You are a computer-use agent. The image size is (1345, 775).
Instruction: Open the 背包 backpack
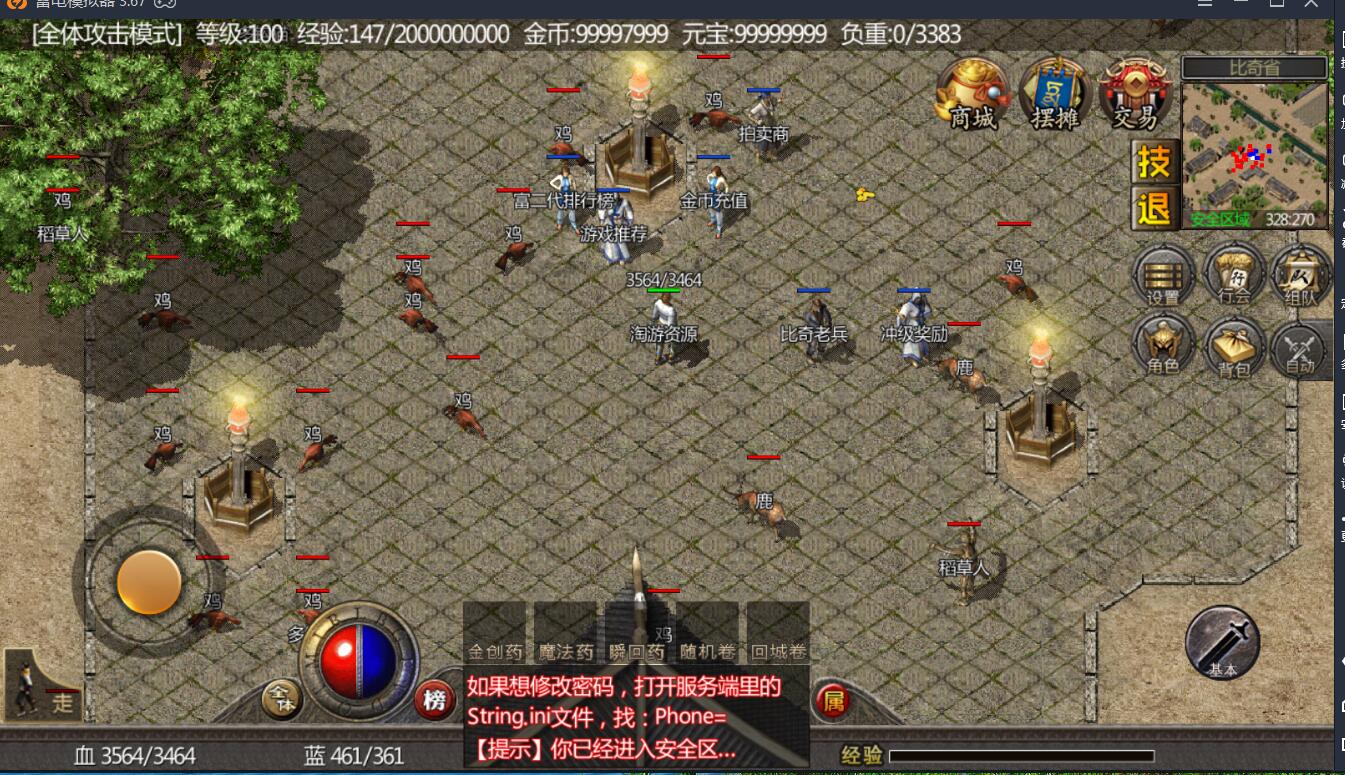1234,347
